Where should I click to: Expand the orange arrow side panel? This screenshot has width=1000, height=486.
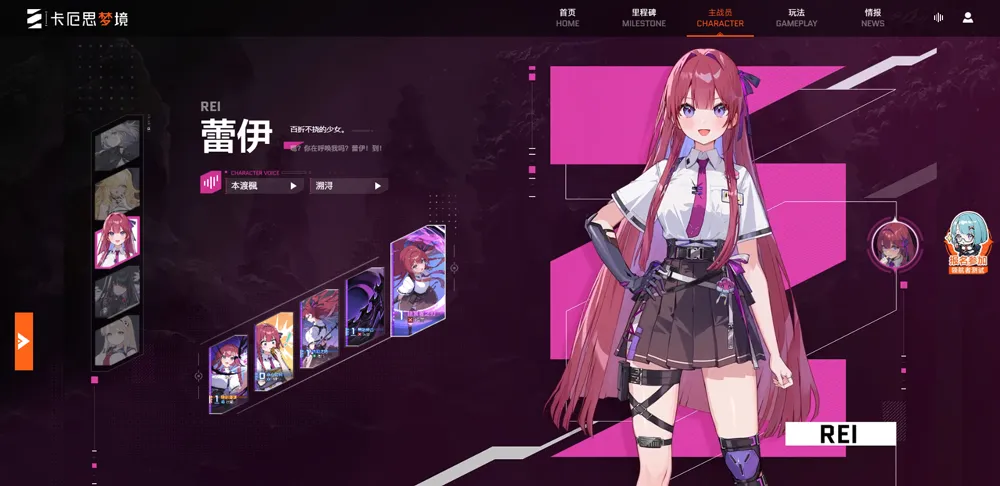pos(24,341)
